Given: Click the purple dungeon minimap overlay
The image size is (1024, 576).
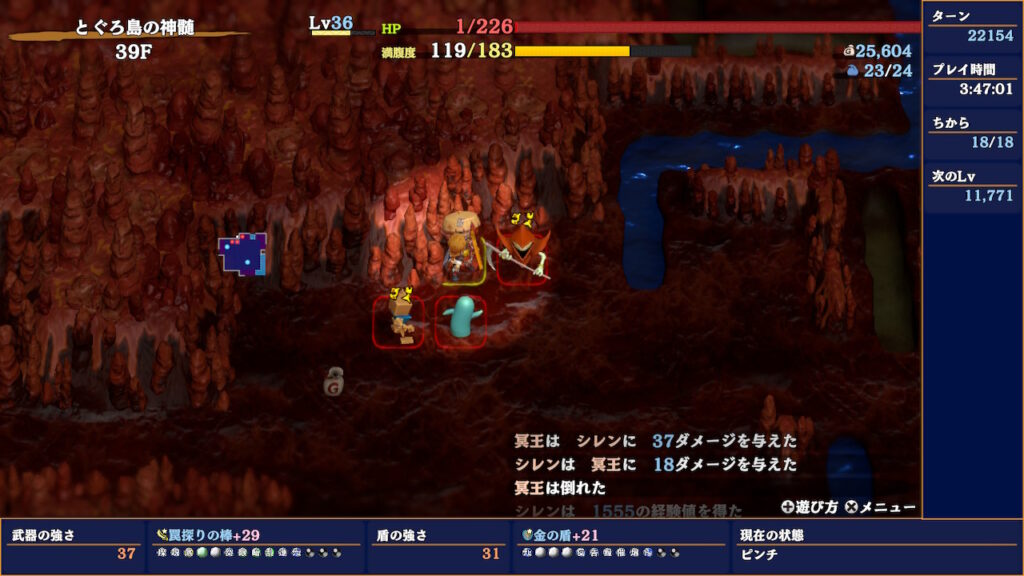Looking at the screenshot, I should 243,254.
